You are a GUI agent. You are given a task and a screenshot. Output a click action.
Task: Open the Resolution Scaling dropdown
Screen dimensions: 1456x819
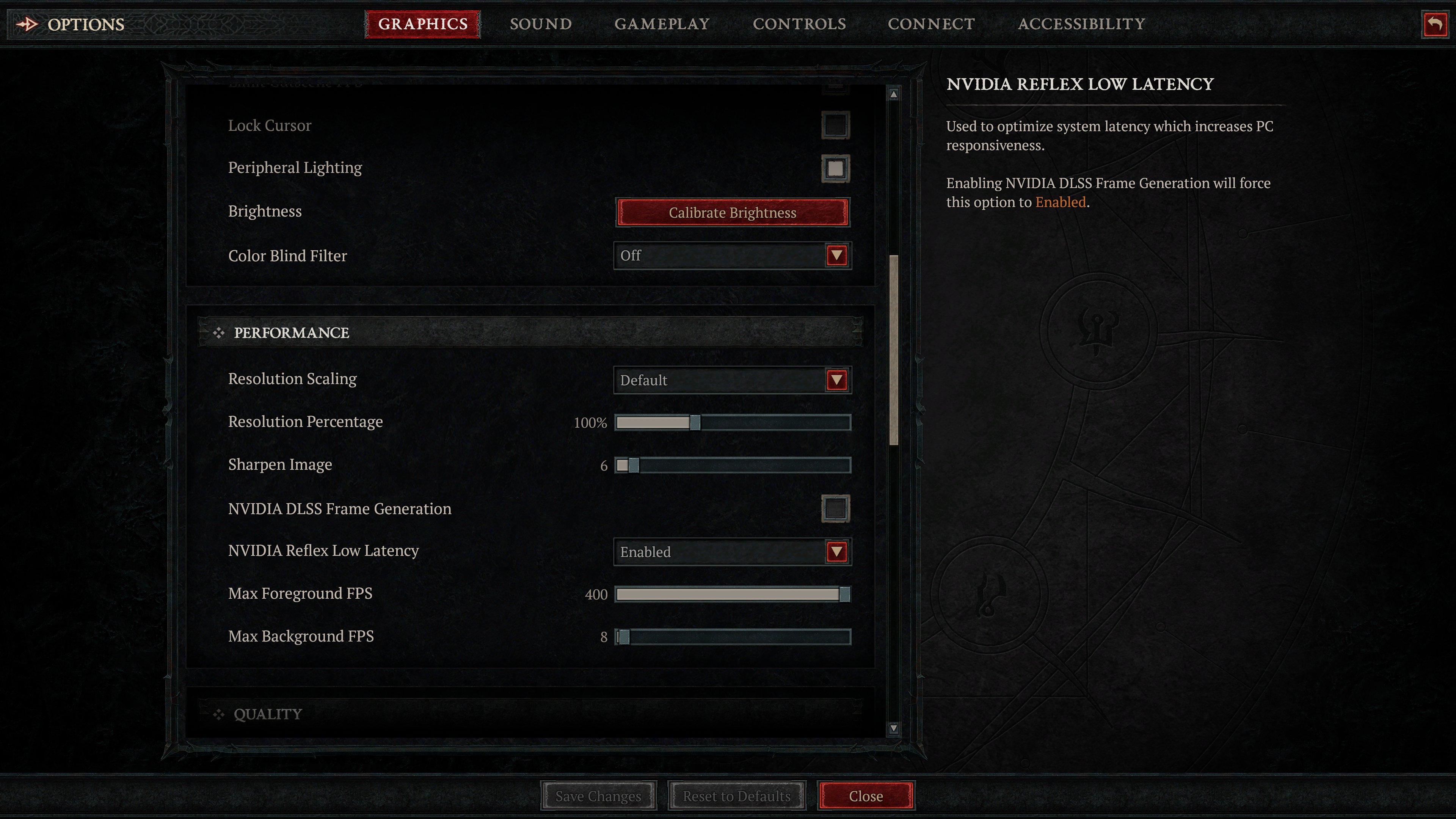click(836, 380)
